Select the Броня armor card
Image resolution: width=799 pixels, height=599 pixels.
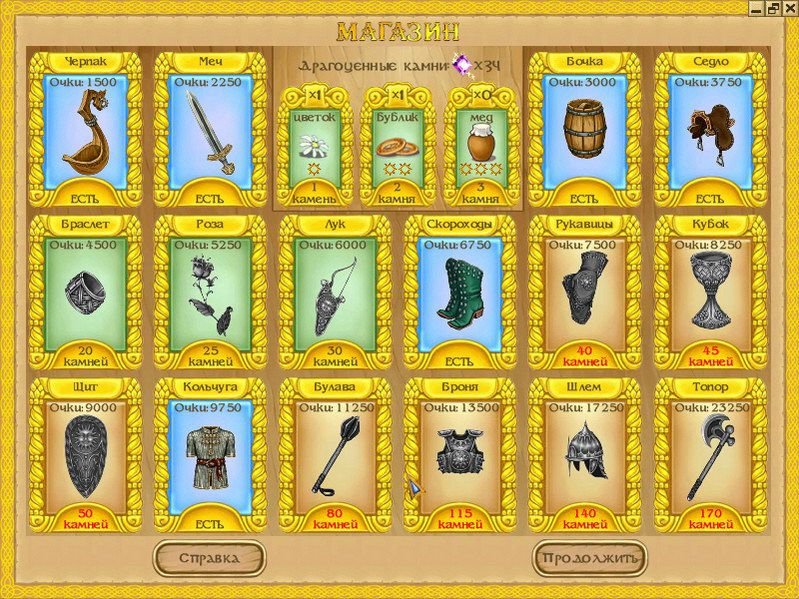460,454
